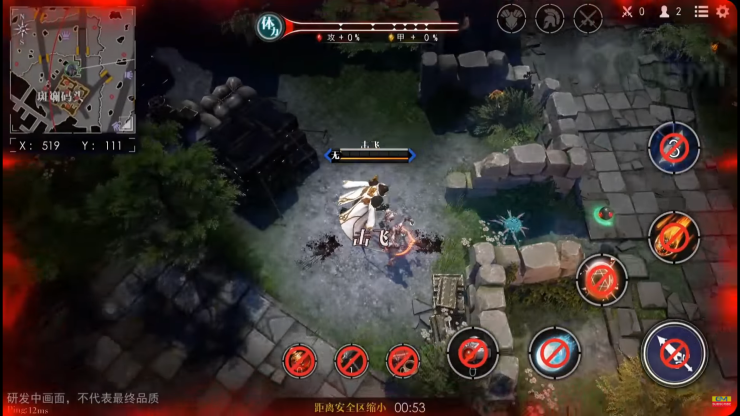Image resolution: width=740 pixels, height=416 pixels.
Task: Open the gear settings menu
Action: [722, 12]
